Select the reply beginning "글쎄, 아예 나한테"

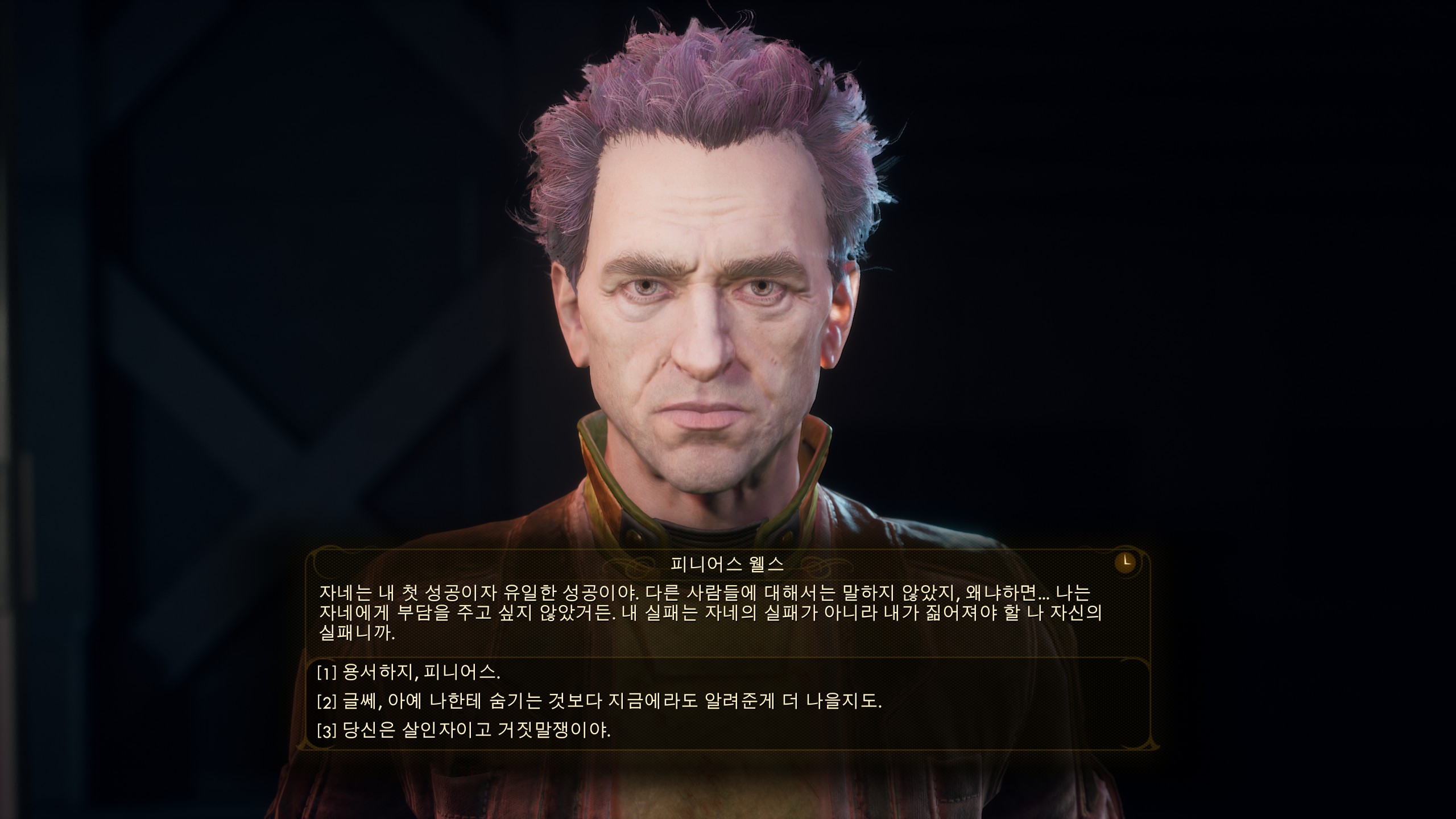(x=599, y=701)
